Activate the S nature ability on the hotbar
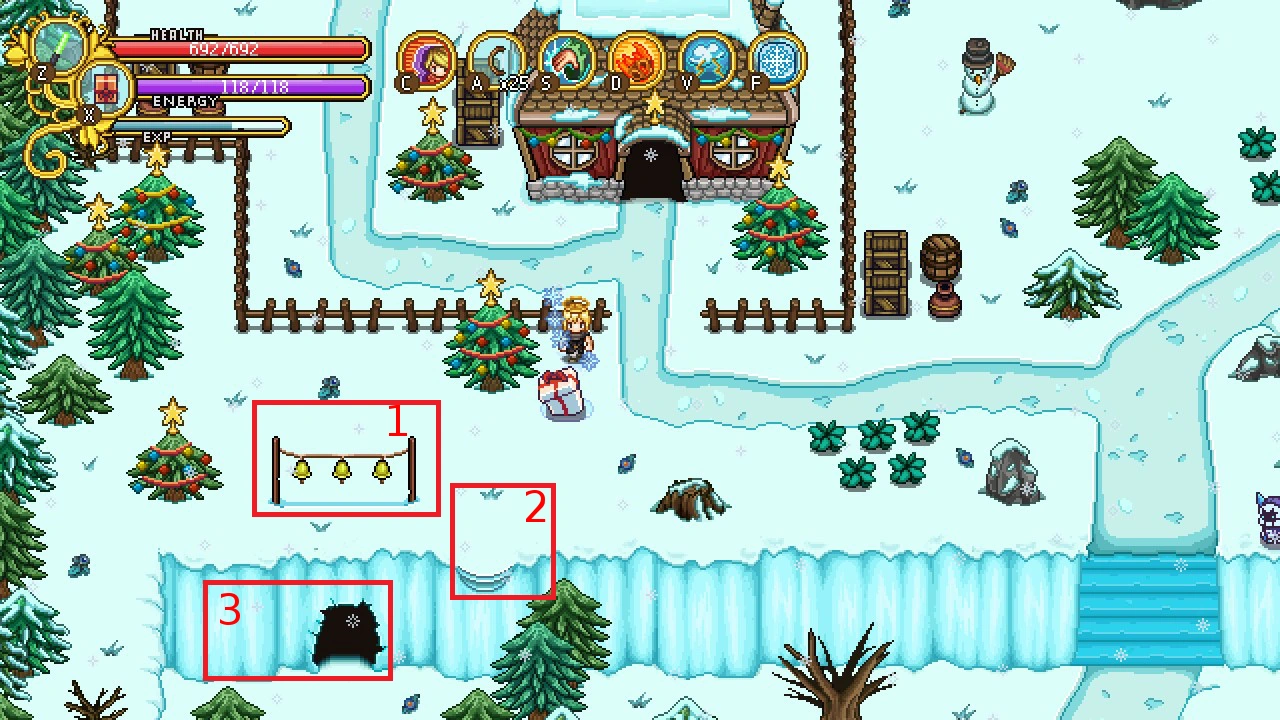The image size is (1280, 720). (563, 57)
